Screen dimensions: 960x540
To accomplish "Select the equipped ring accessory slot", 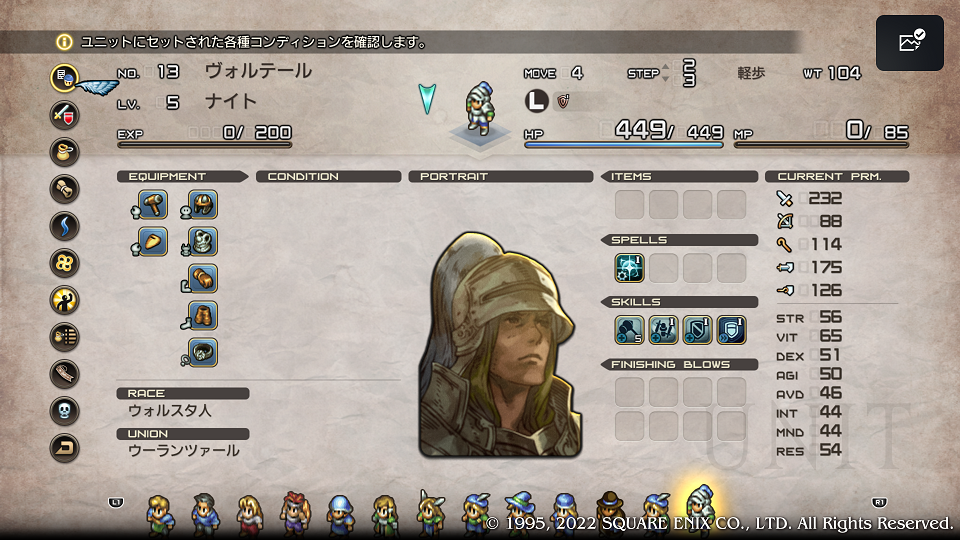I will pyautogui.click(x=203, y=352).
